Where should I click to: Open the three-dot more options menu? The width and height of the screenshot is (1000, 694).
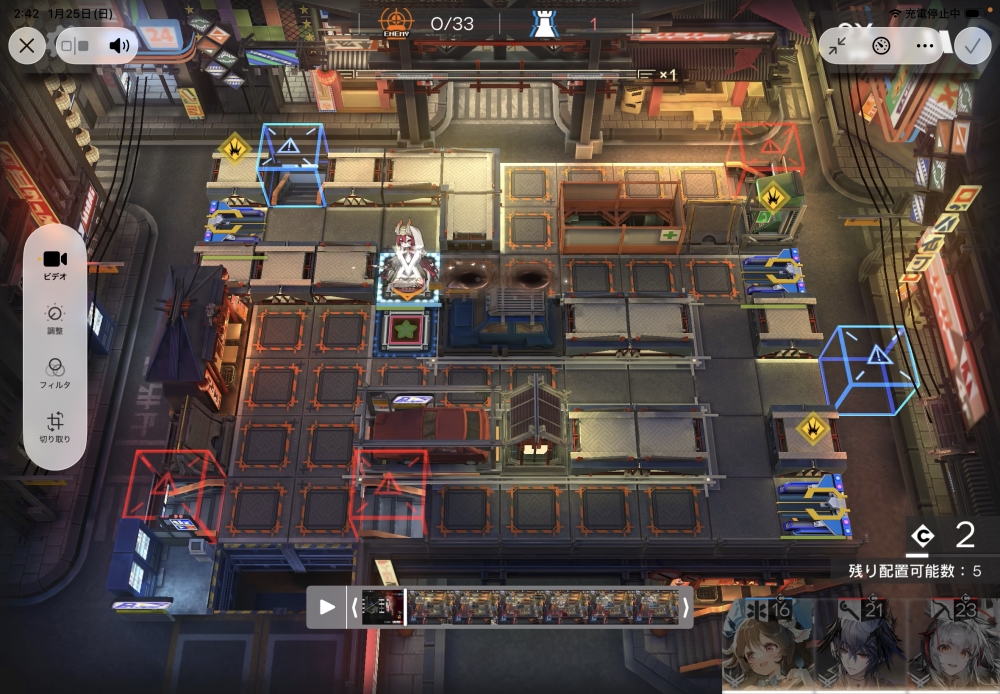click(x=924, y=45)
